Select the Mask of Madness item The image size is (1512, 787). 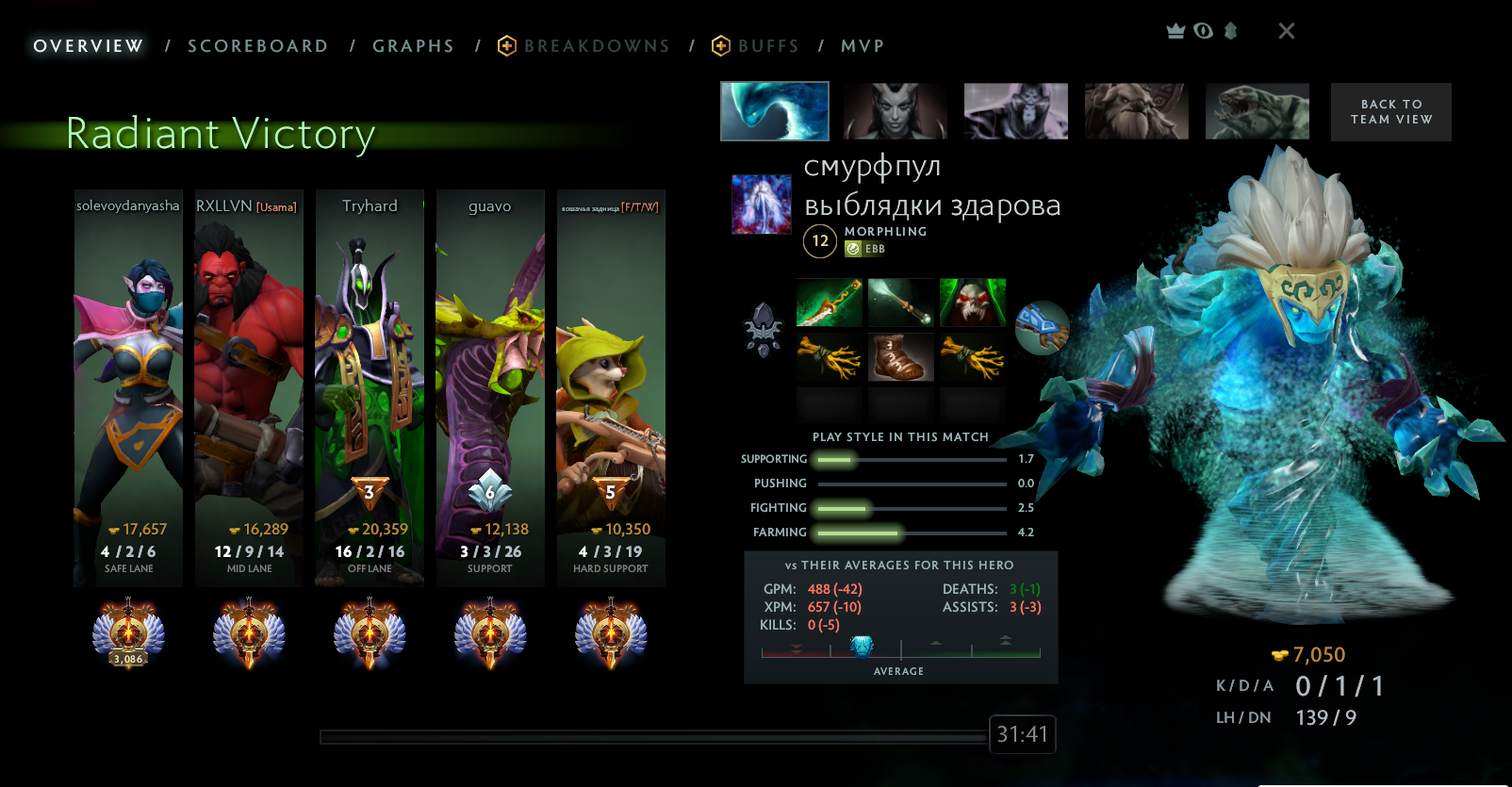click(972, 303)
